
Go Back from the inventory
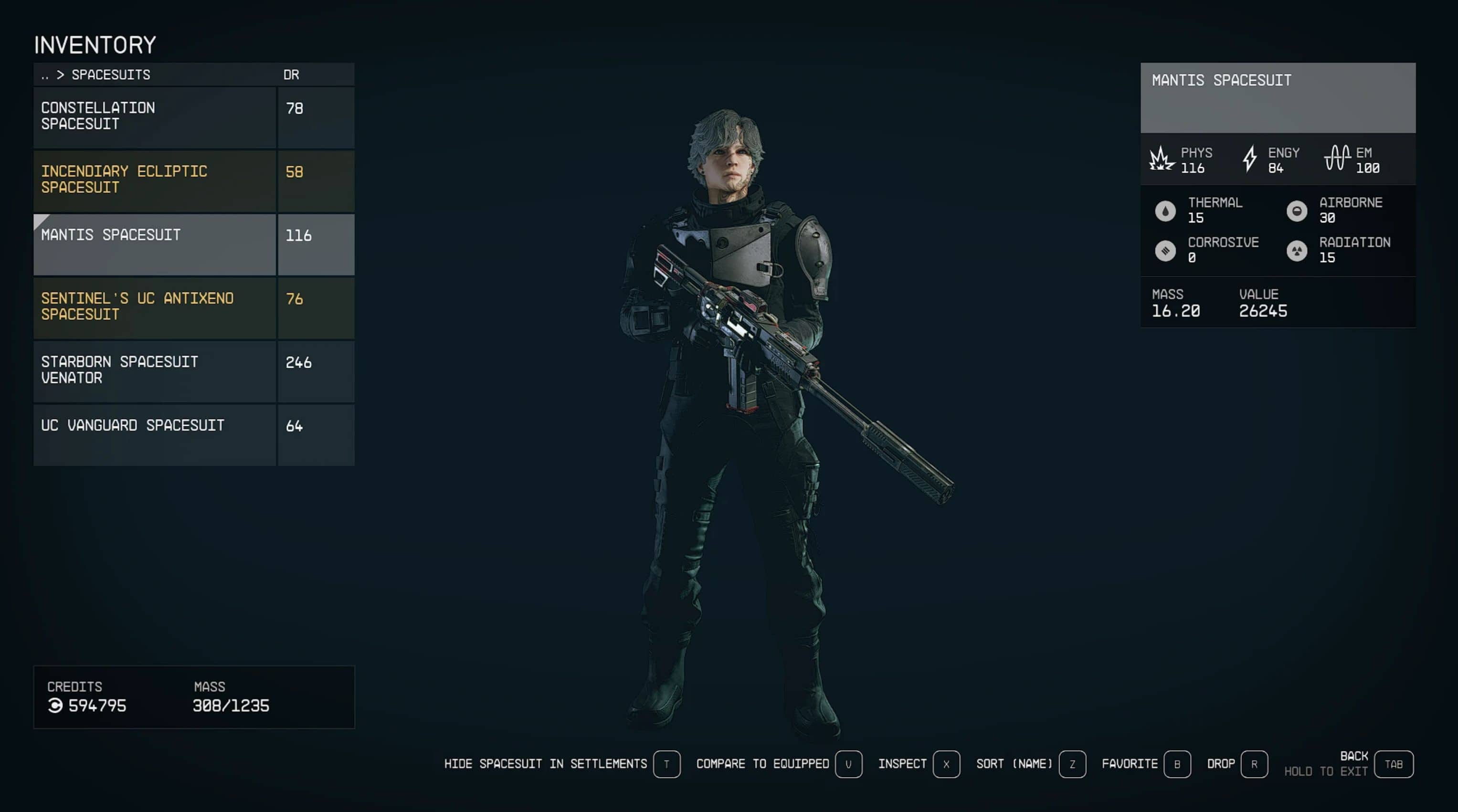coord(1393,764)
